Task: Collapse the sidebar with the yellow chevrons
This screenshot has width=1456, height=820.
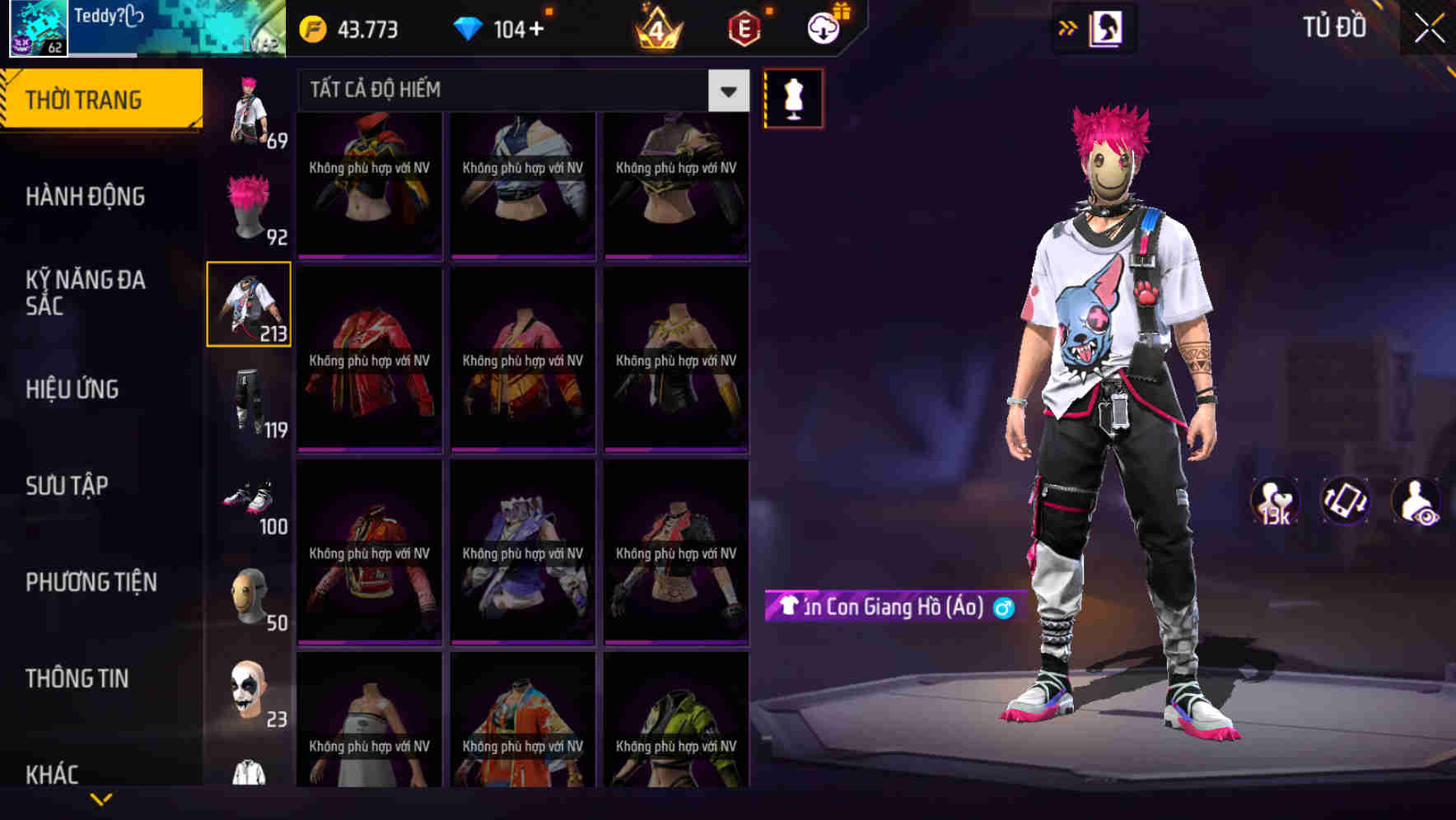Action: [1068, 27]
